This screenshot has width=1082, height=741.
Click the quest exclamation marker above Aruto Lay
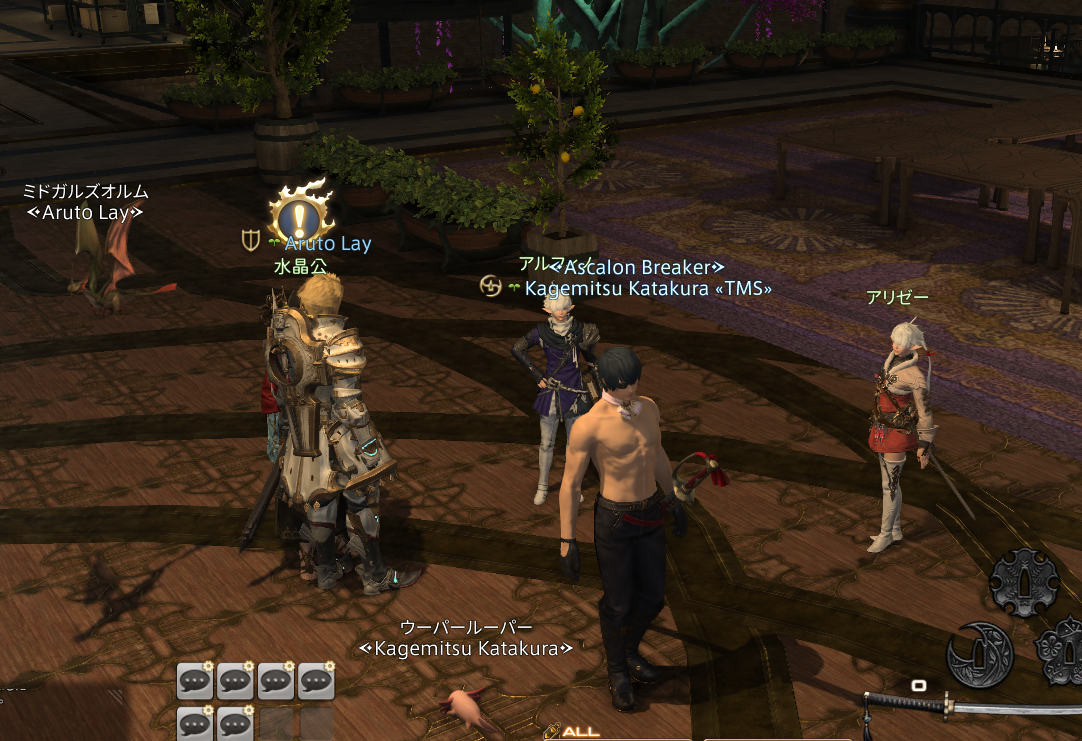click(299, 211)
